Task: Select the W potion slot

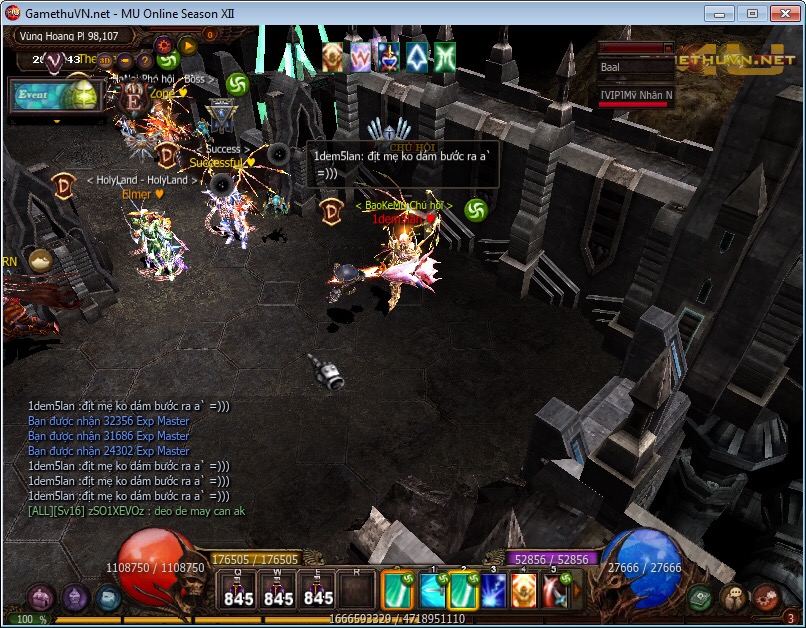Action: (x=278, y=590)
